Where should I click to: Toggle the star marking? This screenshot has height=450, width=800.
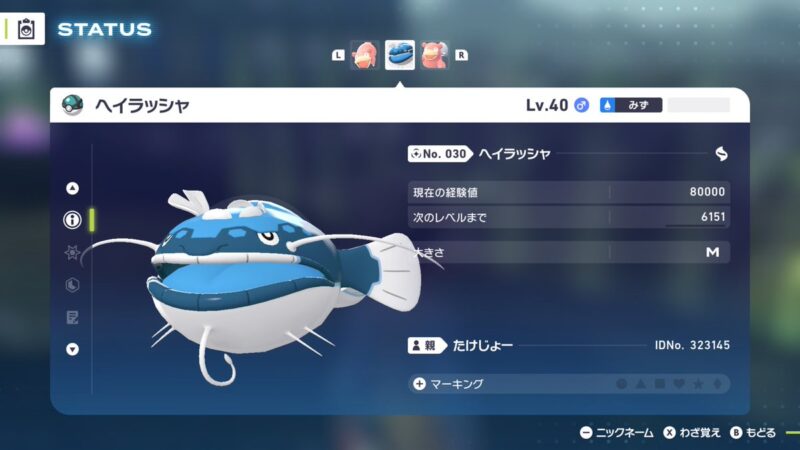click(698, 384)
